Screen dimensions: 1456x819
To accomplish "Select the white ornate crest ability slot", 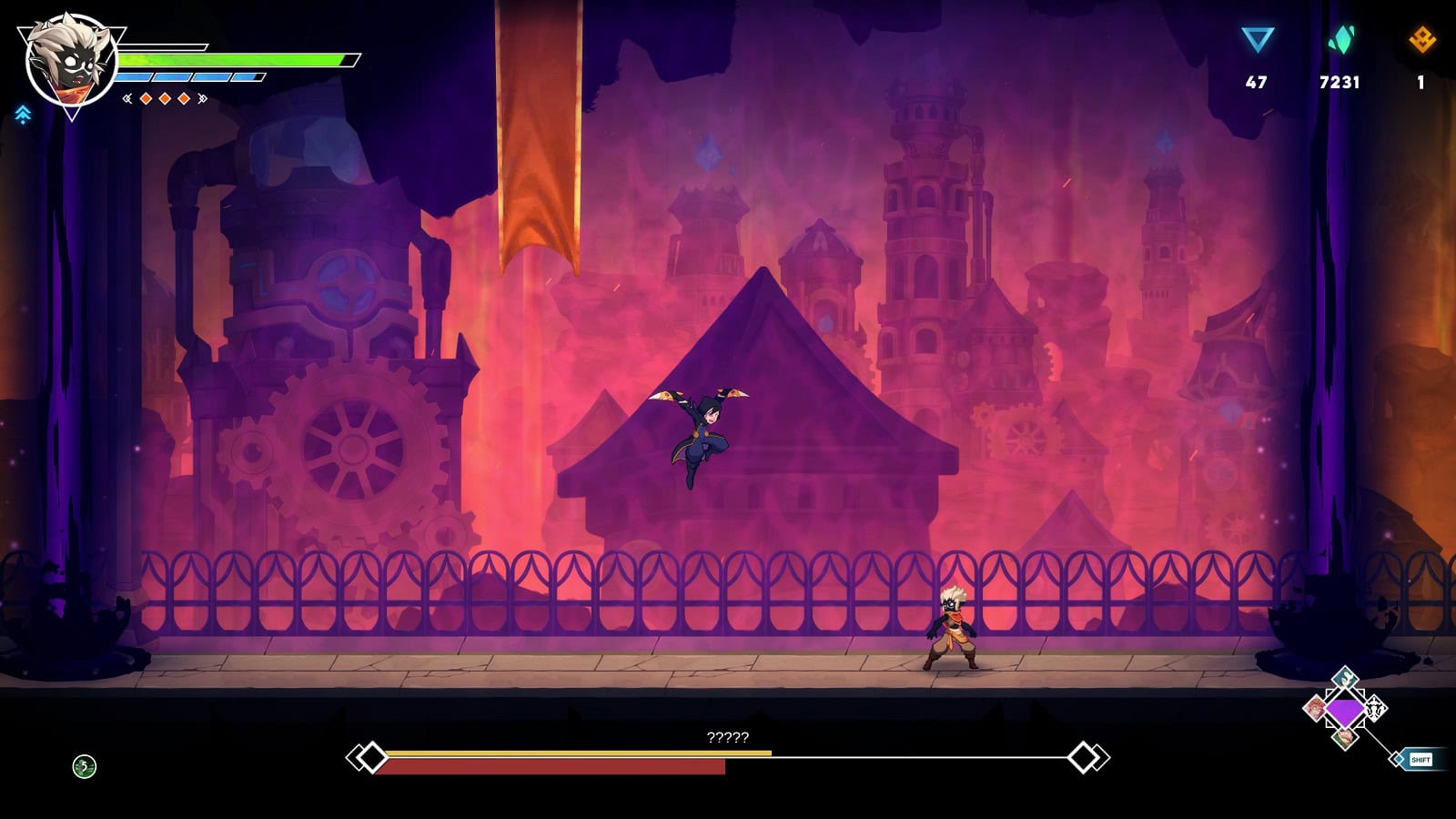I will [1375, 708].
